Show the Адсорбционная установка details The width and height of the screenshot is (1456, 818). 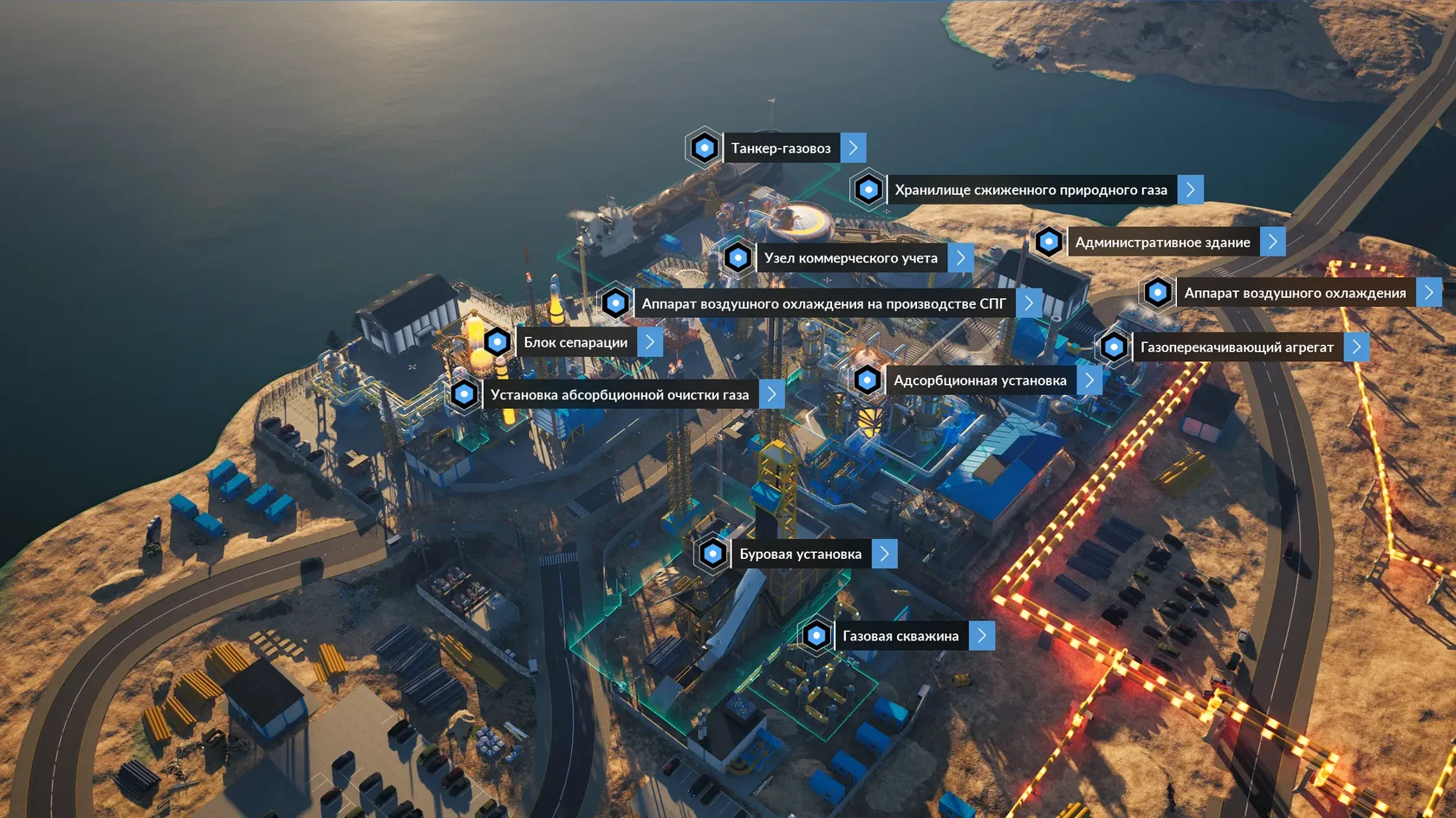pos(979,380)
